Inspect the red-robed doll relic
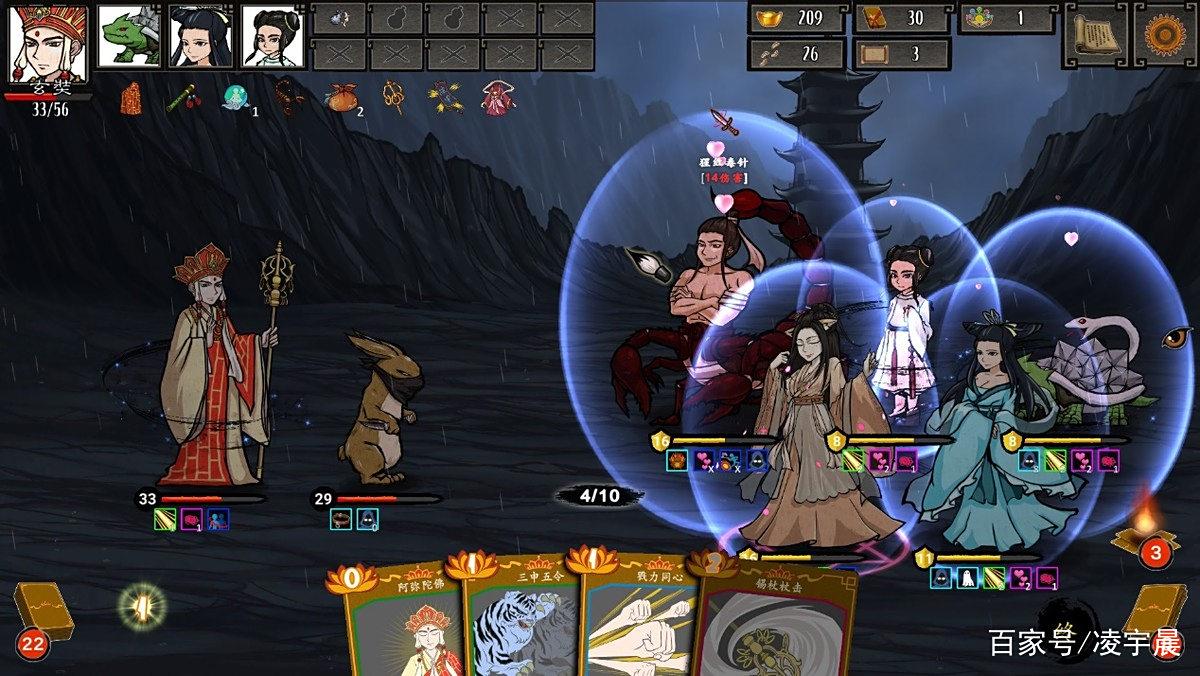The width and height of the screenshot is (1200, 676). pyautogui.click(x=497, y=97)
